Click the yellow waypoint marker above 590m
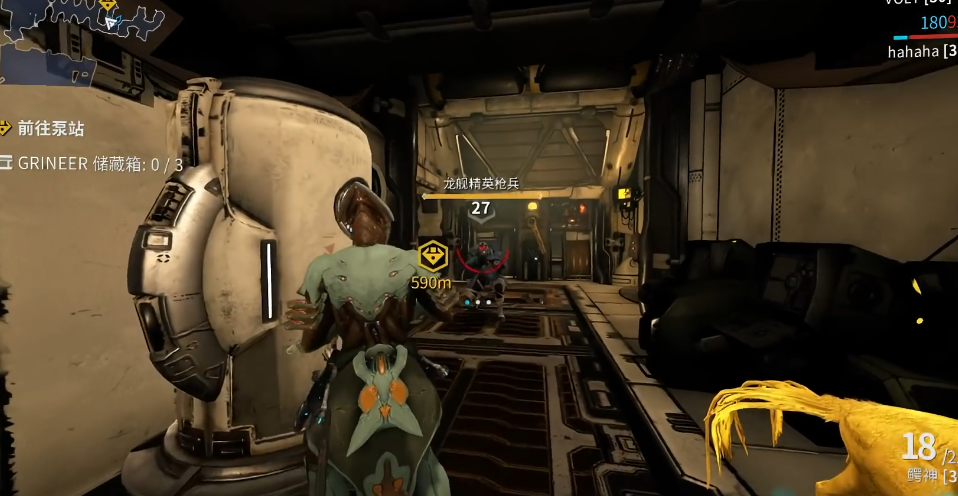Screen dimensions: 958x496 pos(431,256)
